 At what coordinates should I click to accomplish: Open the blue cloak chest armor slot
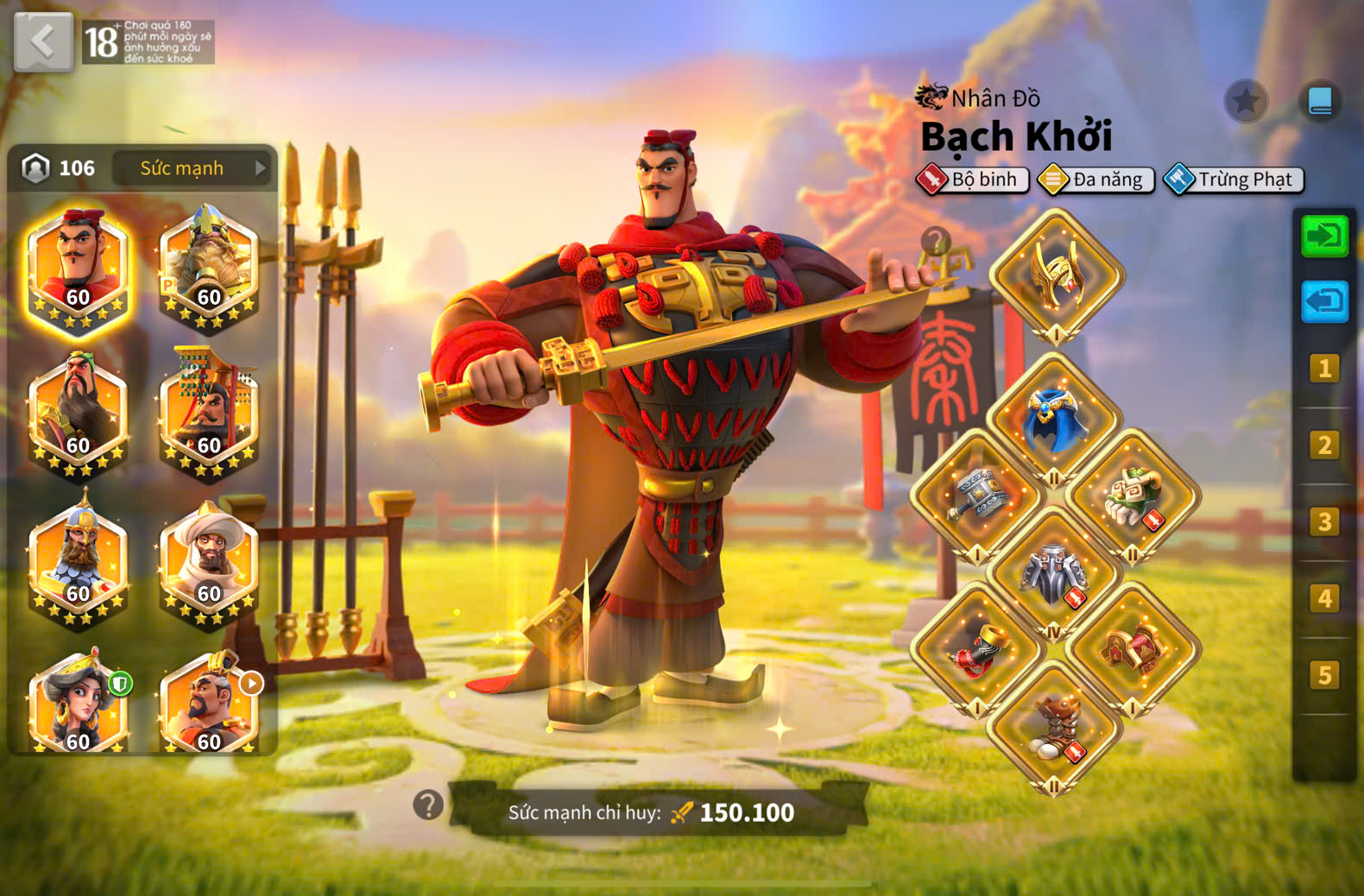point(1054,420)
